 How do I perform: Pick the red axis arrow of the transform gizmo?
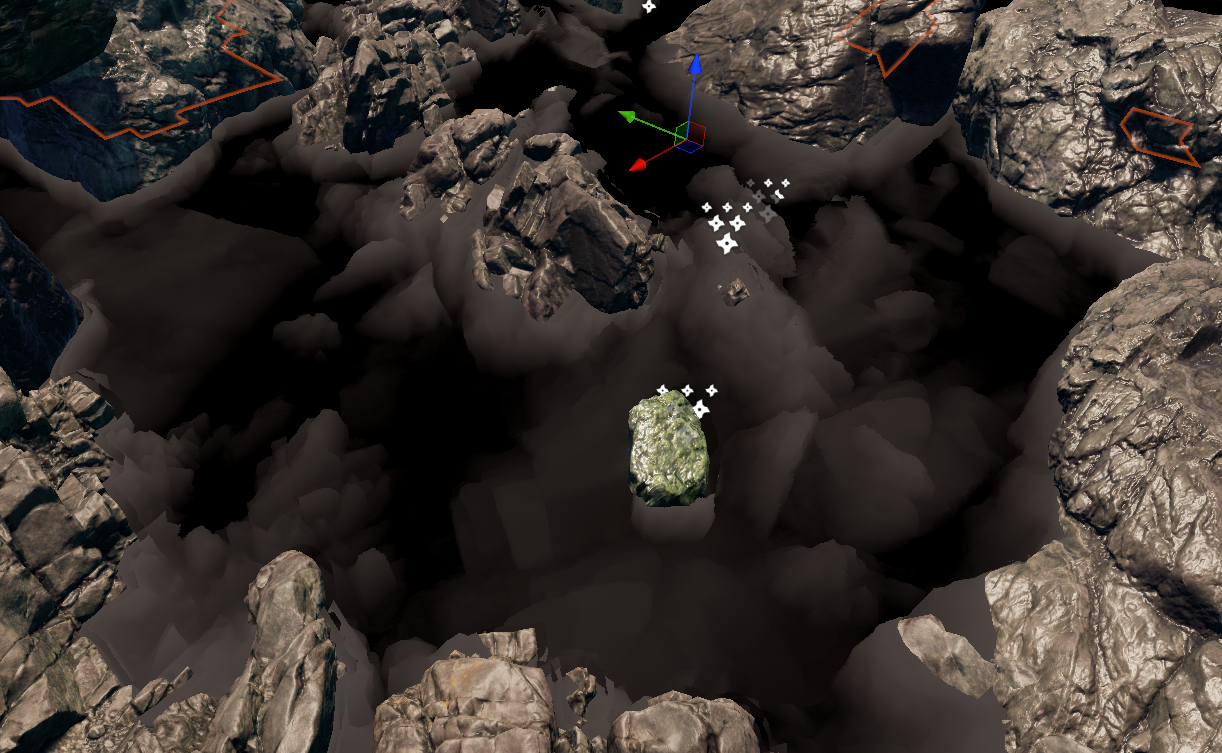(x=638, y=165)
